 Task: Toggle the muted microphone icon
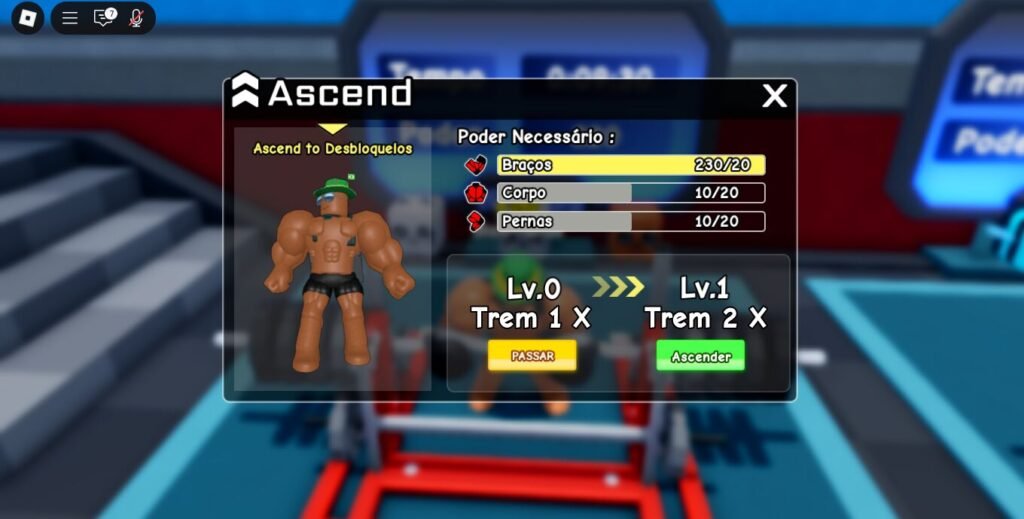(x=136, y=18)
